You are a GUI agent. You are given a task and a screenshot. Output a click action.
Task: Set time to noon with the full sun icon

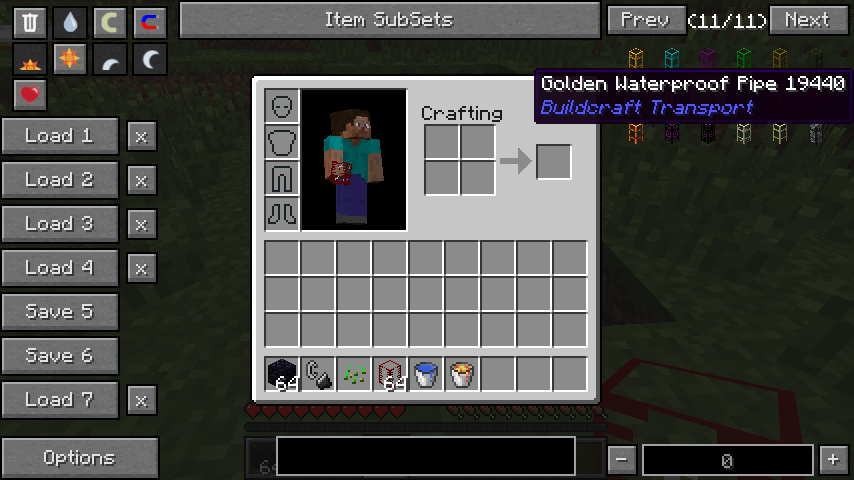tap(69, 61)
